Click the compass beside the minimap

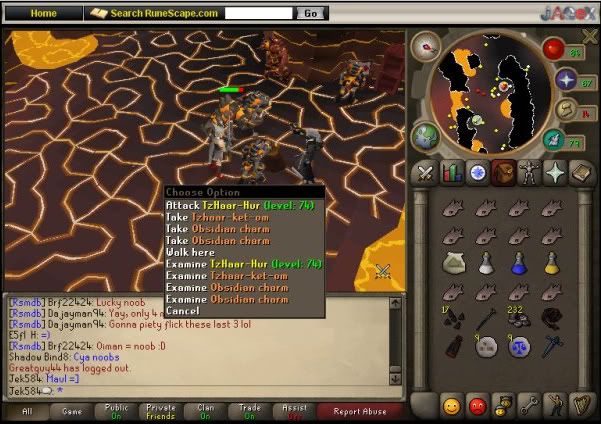point(427,47)
